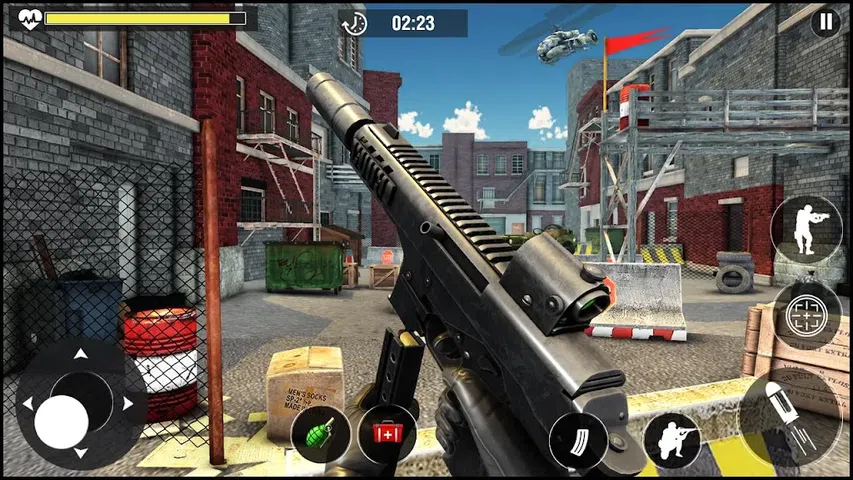The image size is (853, 480).
Task: Aim with the crosshair scope button
Action: pos(806,315)
